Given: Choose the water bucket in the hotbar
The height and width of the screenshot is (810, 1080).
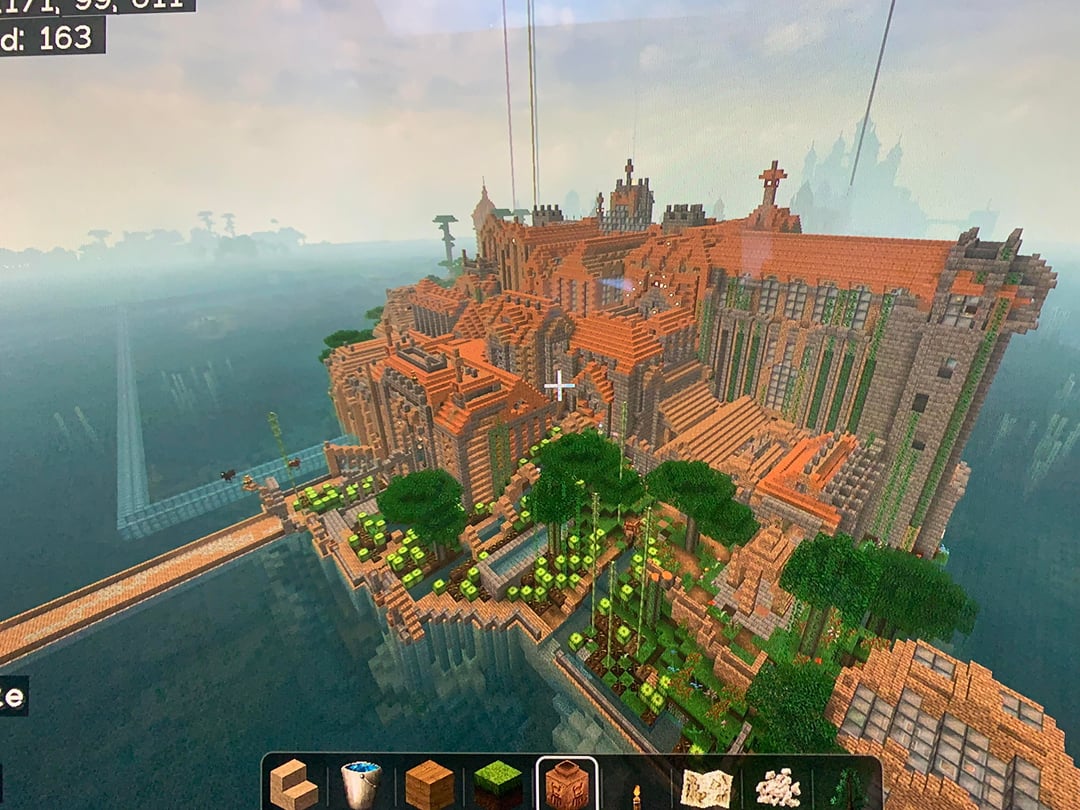Looking at the screenshot, I should click(361, 784).
